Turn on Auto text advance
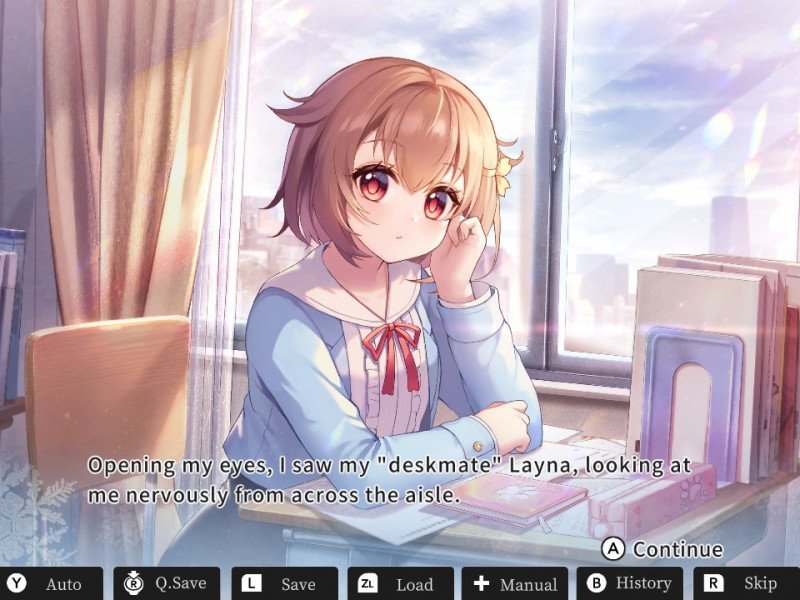Screen dimensions: 800x600 [50, 584]
